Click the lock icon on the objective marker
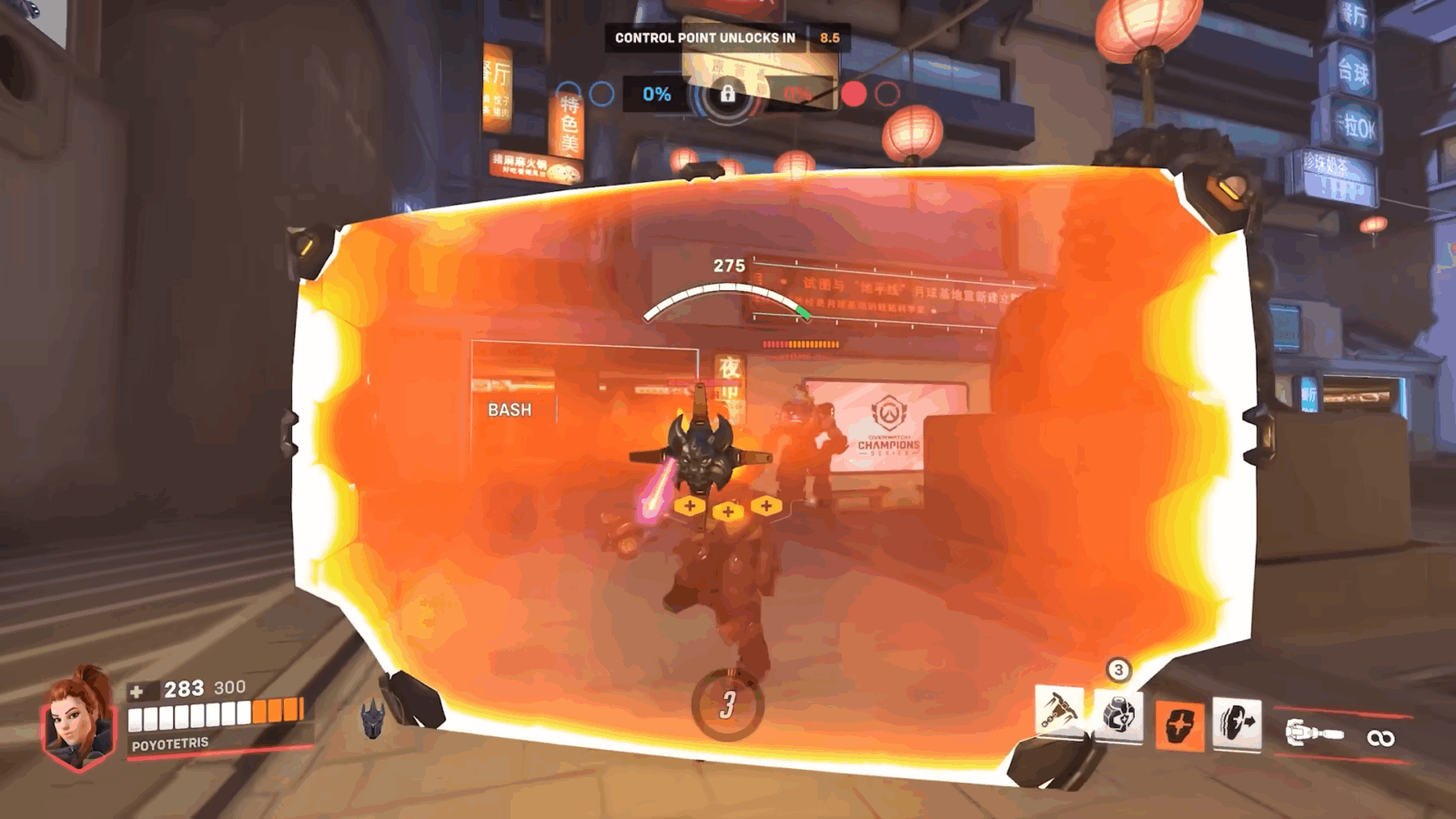 coord(728,94)
